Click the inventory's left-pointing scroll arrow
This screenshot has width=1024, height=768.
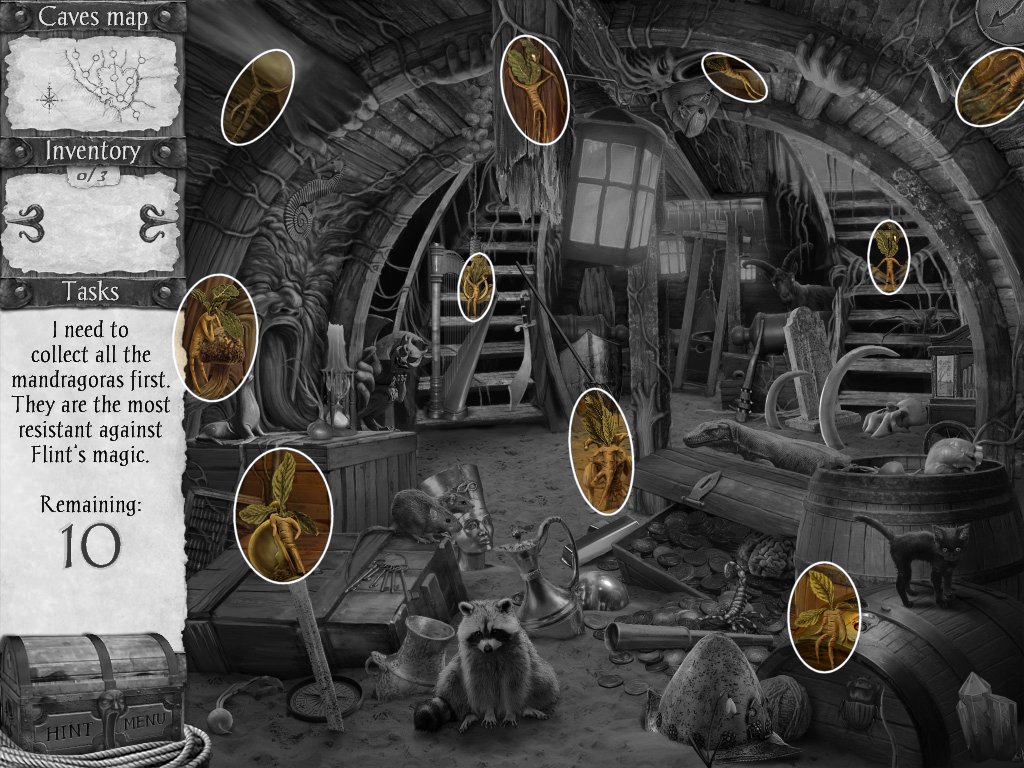(x=32, y=222)
